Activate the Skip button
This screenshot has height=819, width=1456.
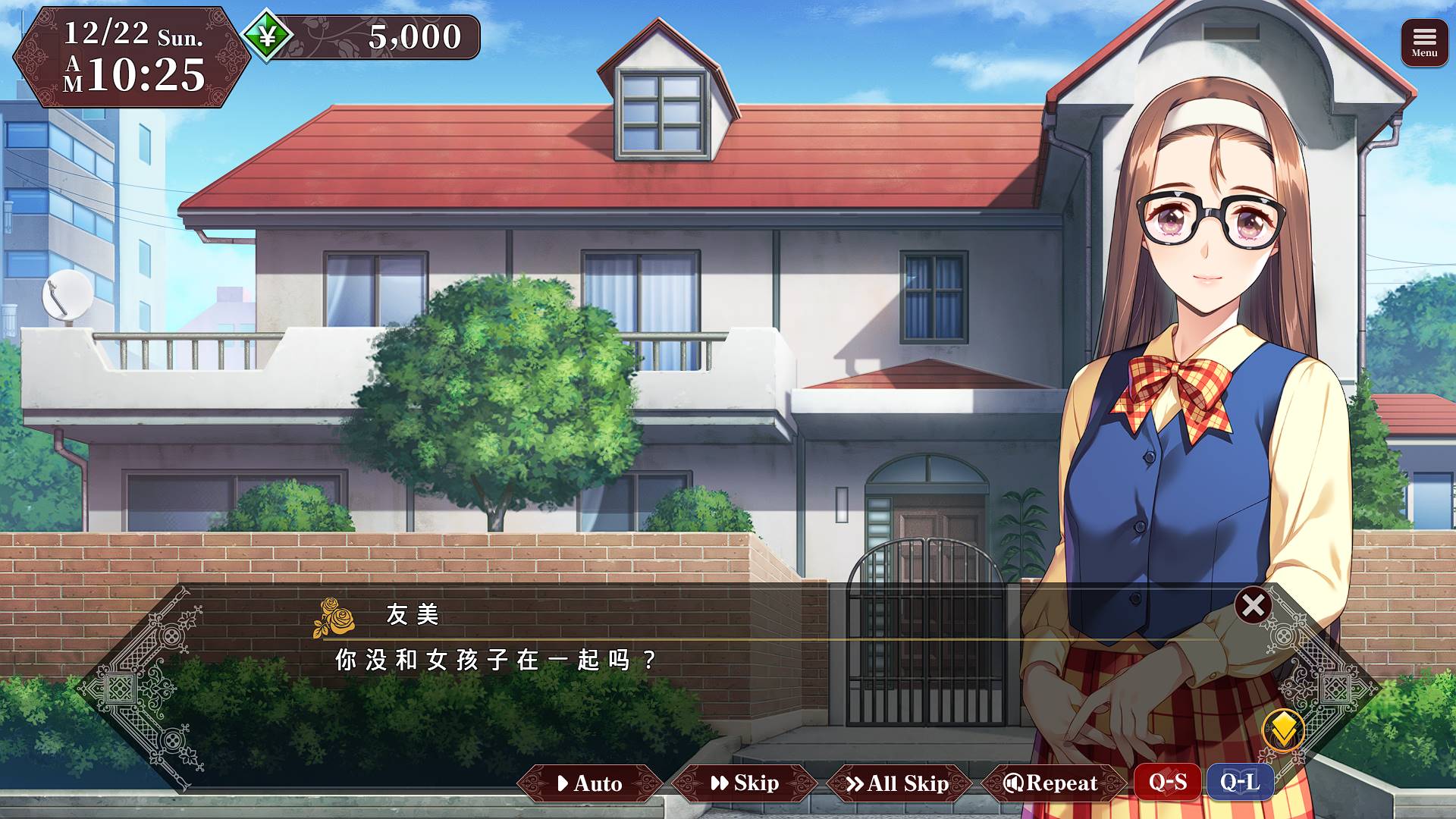pyautogui.click(x=745, y=783)
